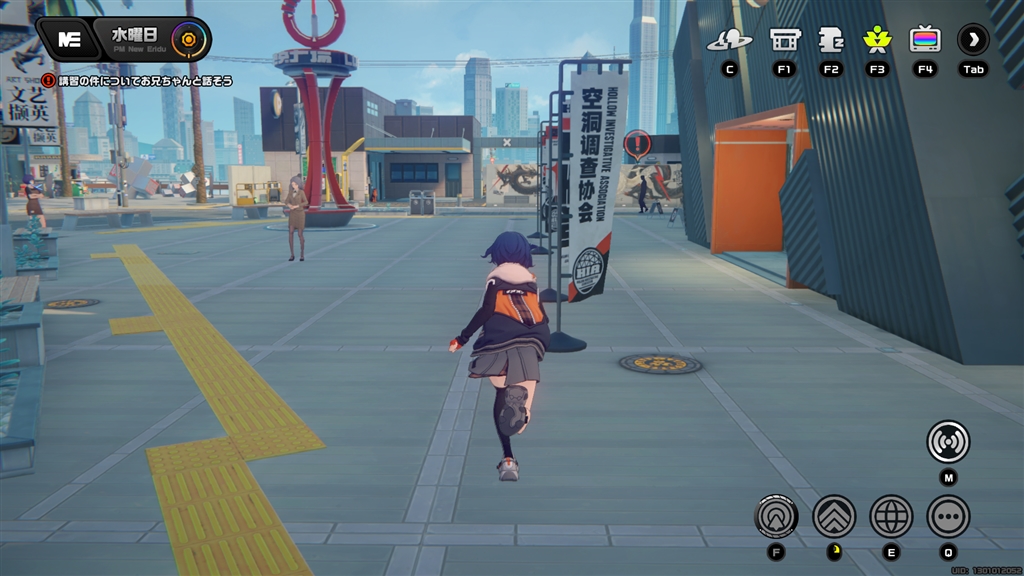This screenshot has height=576, width=1024.
Task: Open the globe icon button
Action: (891, 516)
